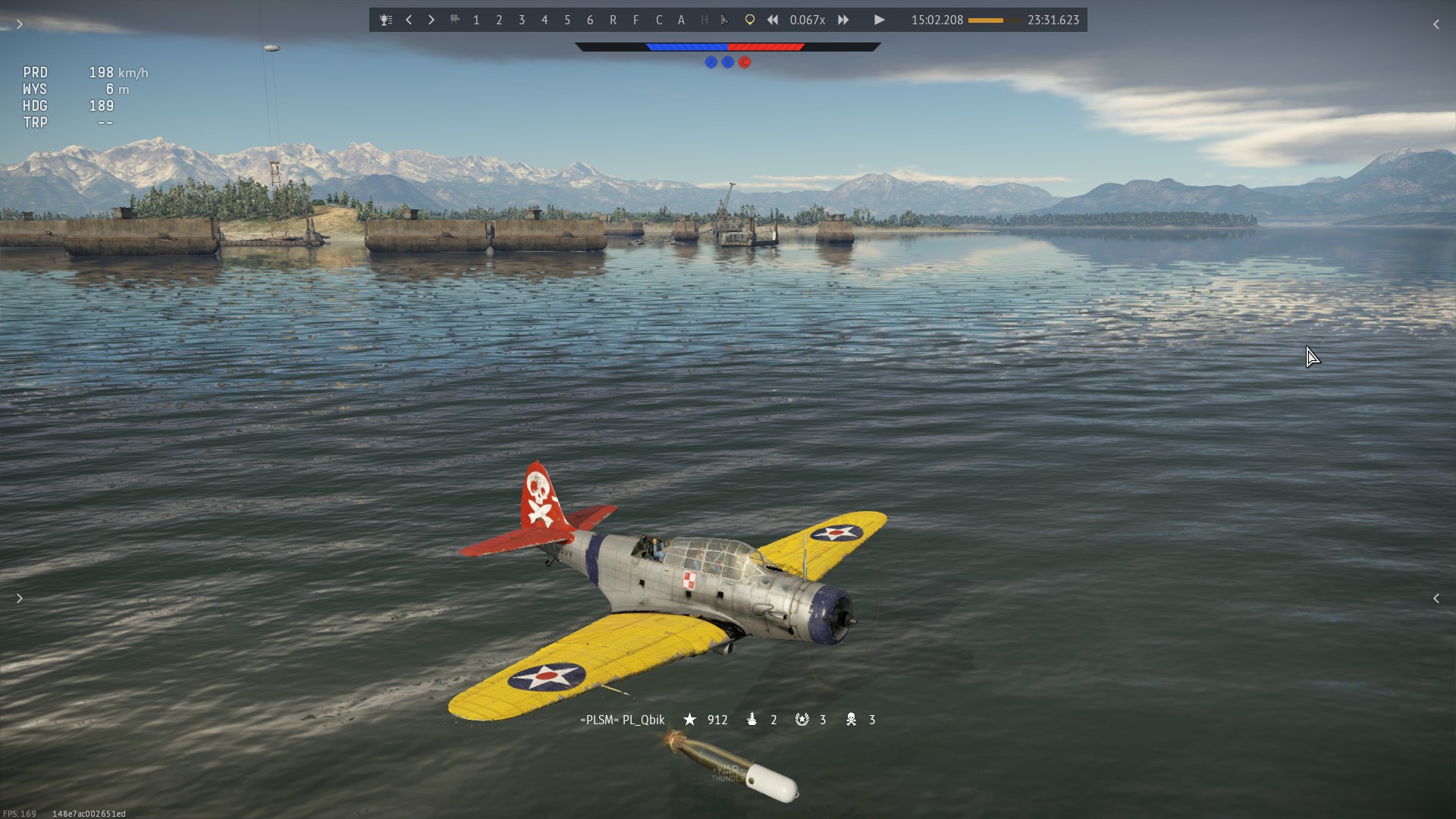Open the player list trophy icon

pyautogui.click(x=386, y=20)
